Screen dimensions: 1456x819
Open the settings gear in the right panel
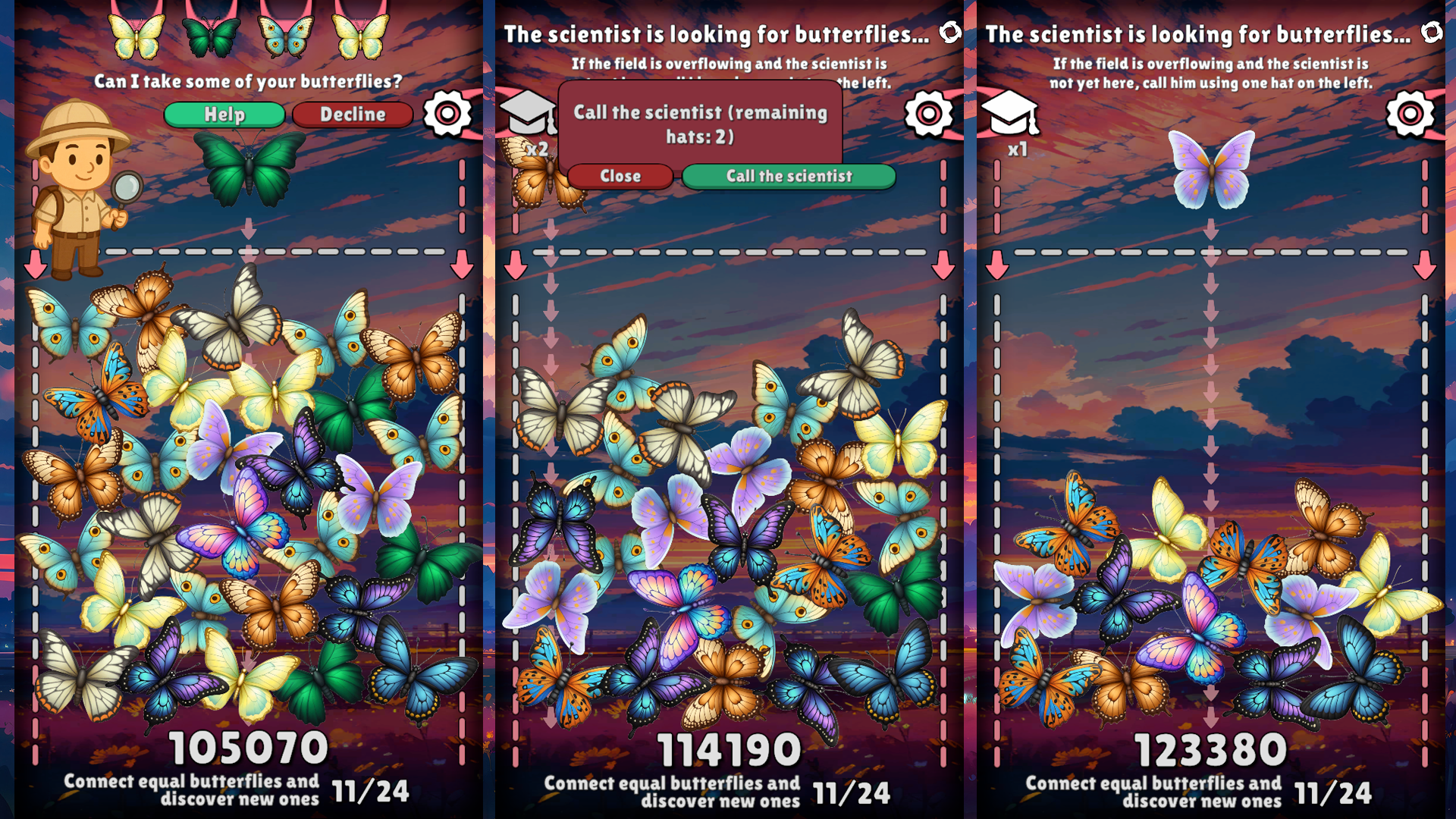(1410, 112)
